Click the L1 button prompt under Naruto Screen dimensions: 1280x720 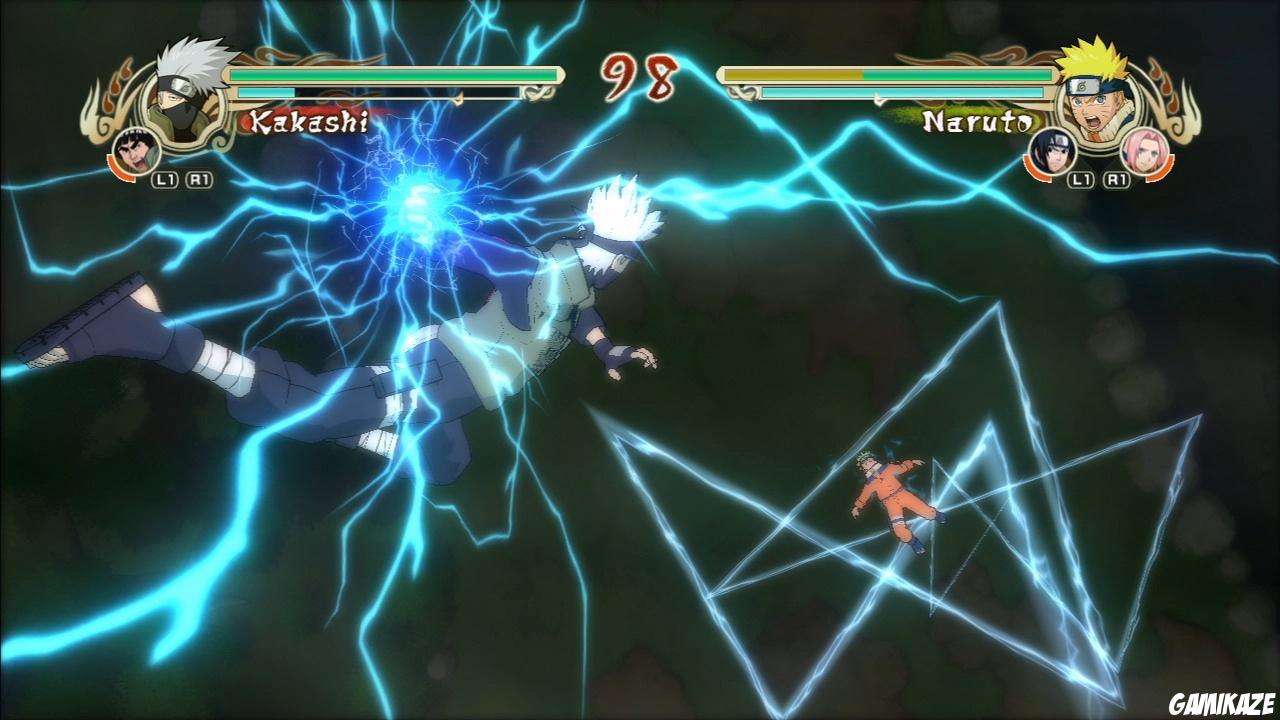coord(1081,179)
